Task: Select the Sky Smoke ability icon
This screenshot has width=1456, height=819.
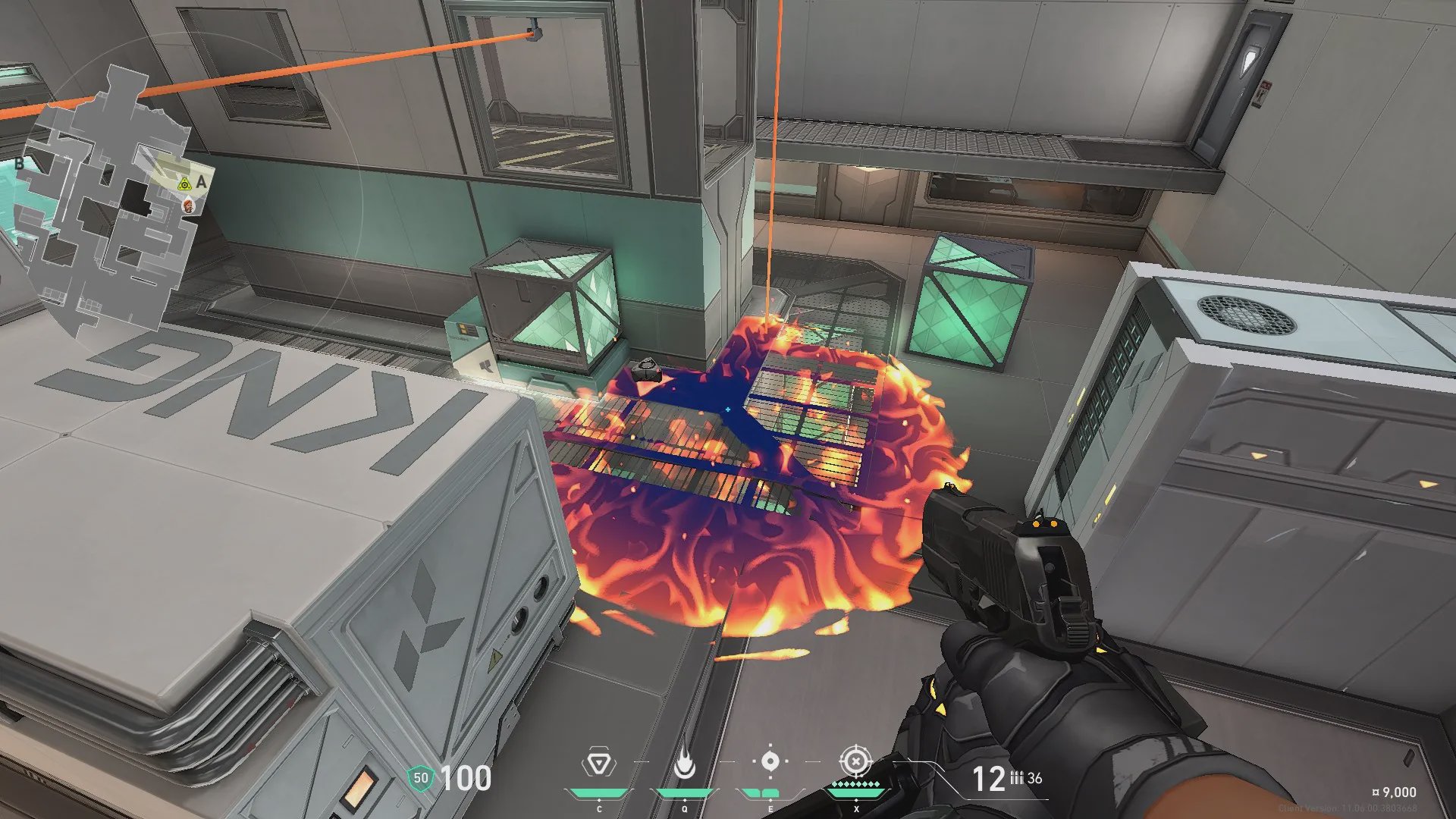Action: [770, 761]
